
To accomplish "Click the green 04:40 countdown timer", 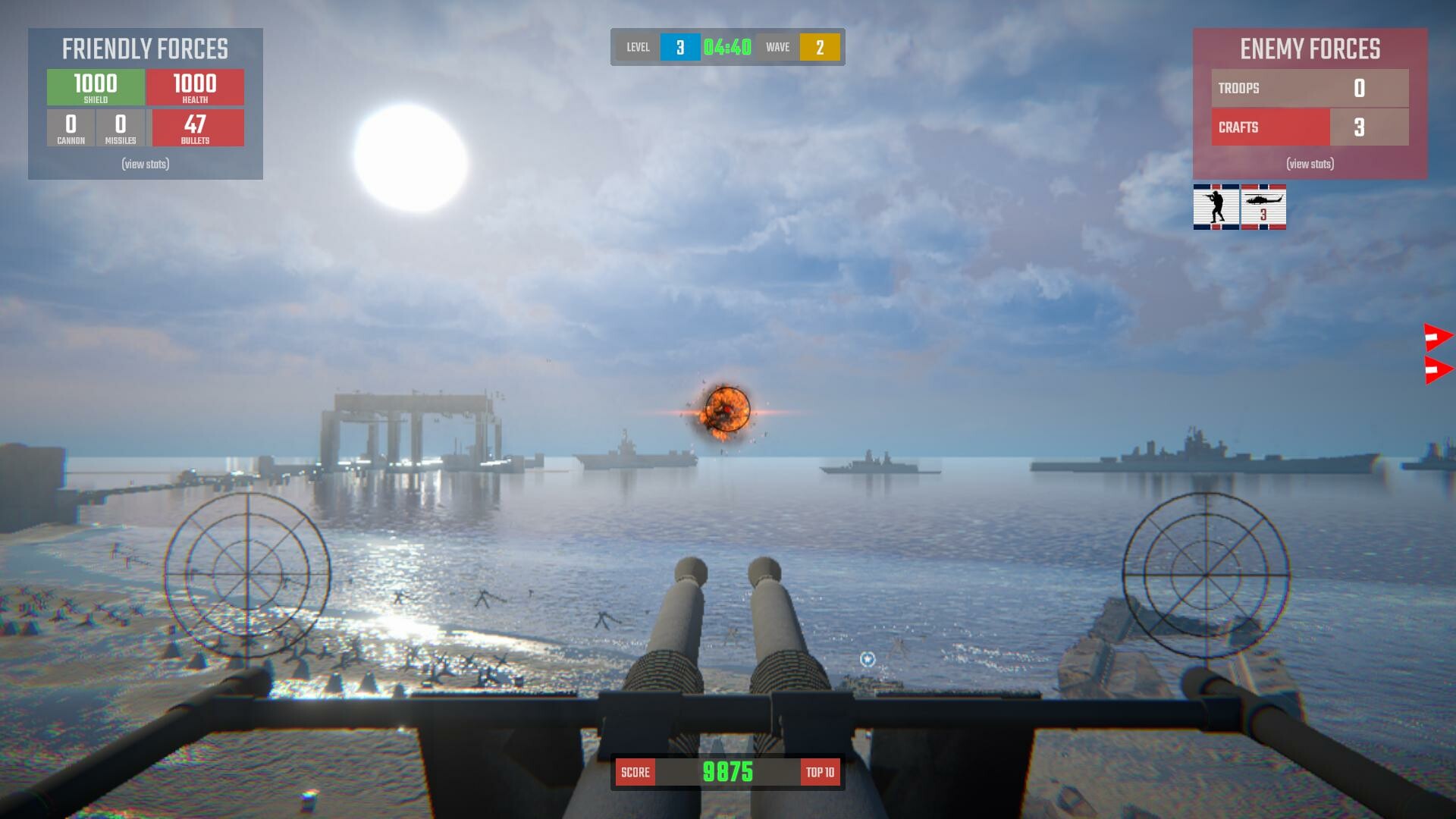I will tap(727, 46).
